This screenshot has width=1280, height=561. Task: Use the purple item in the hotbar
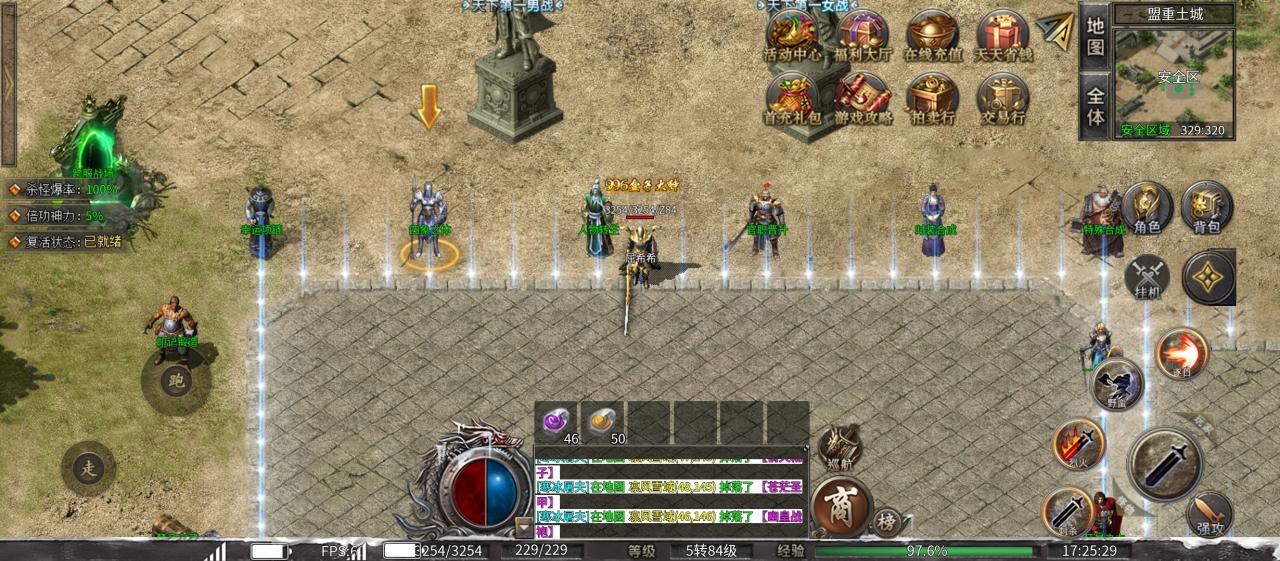(x=556, y=422)
